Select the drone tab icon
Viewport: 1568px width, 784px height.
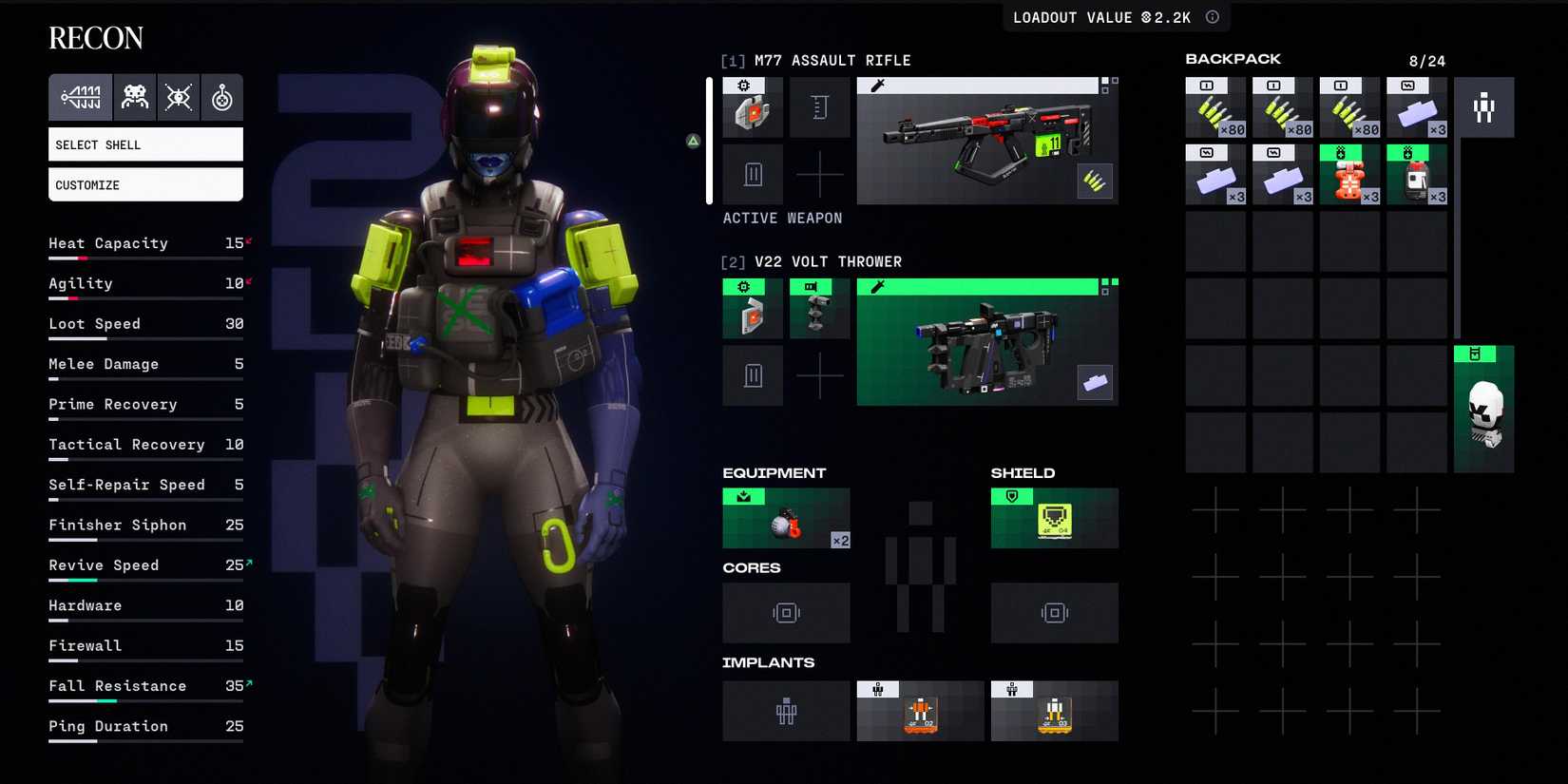click(134, 96)
